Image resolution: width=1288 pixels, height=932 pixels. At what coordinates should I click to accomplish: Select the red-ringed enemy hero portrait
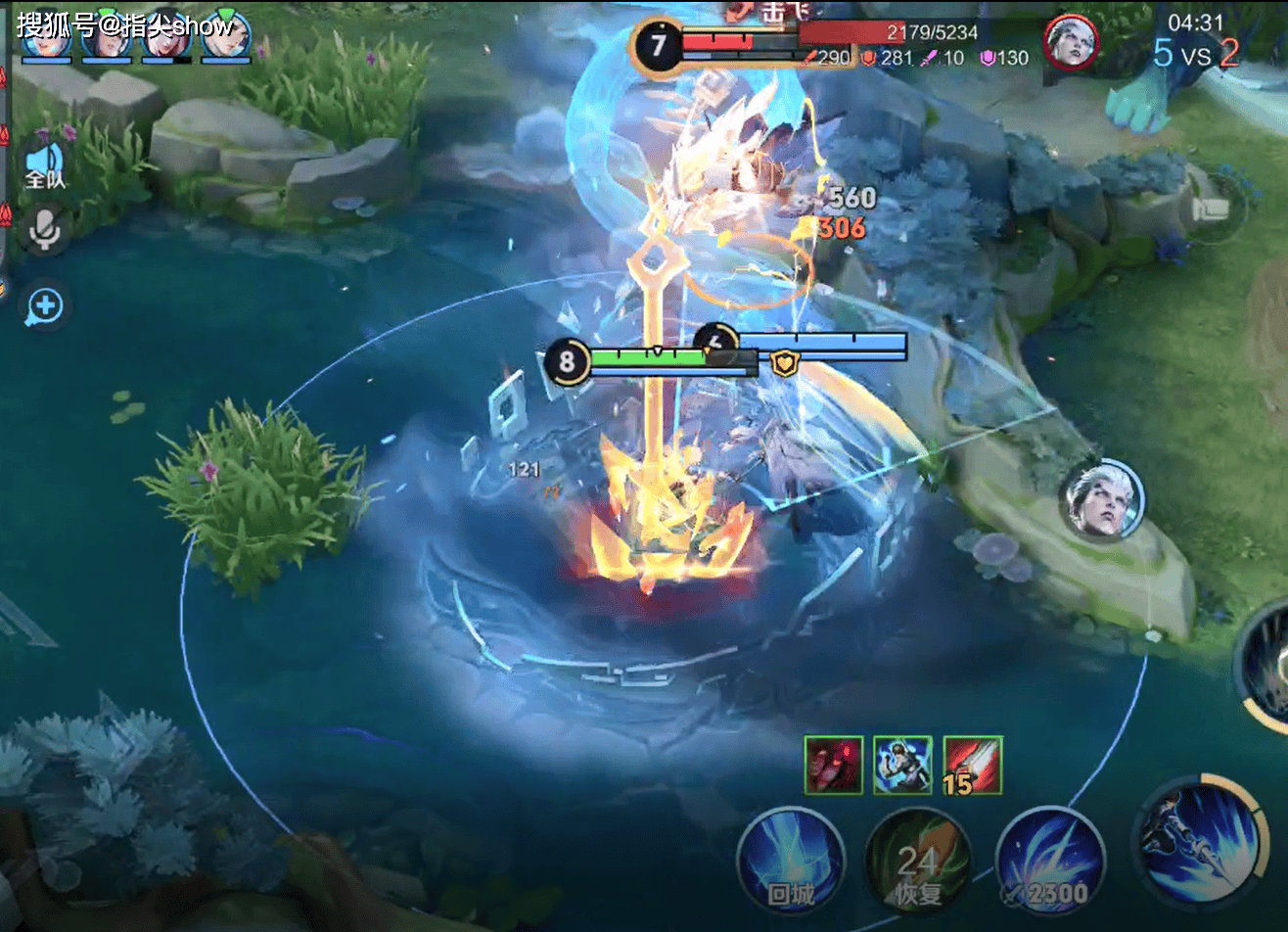[x=1071, y=42]
